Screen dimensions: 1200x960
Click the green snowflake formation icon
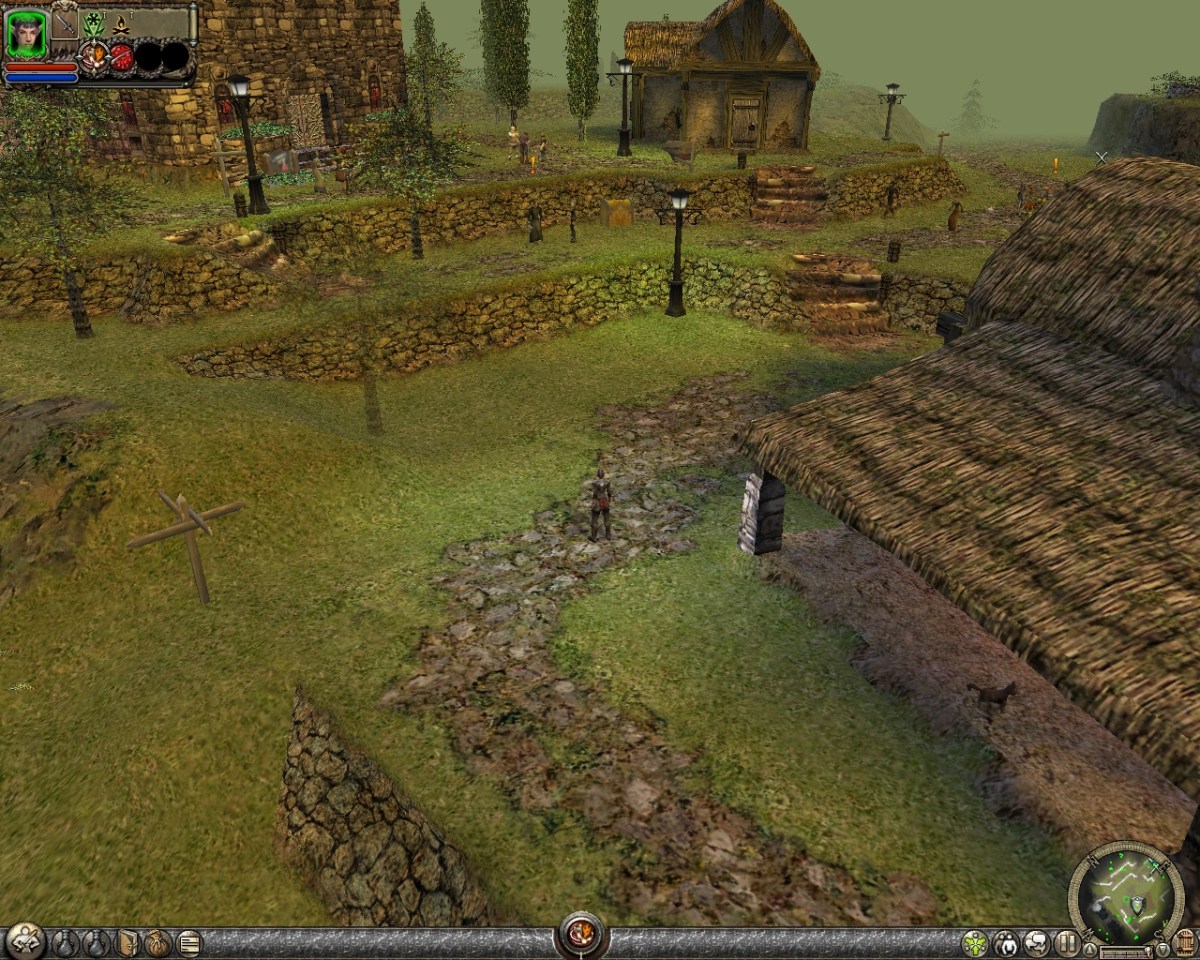pos(93,22)
